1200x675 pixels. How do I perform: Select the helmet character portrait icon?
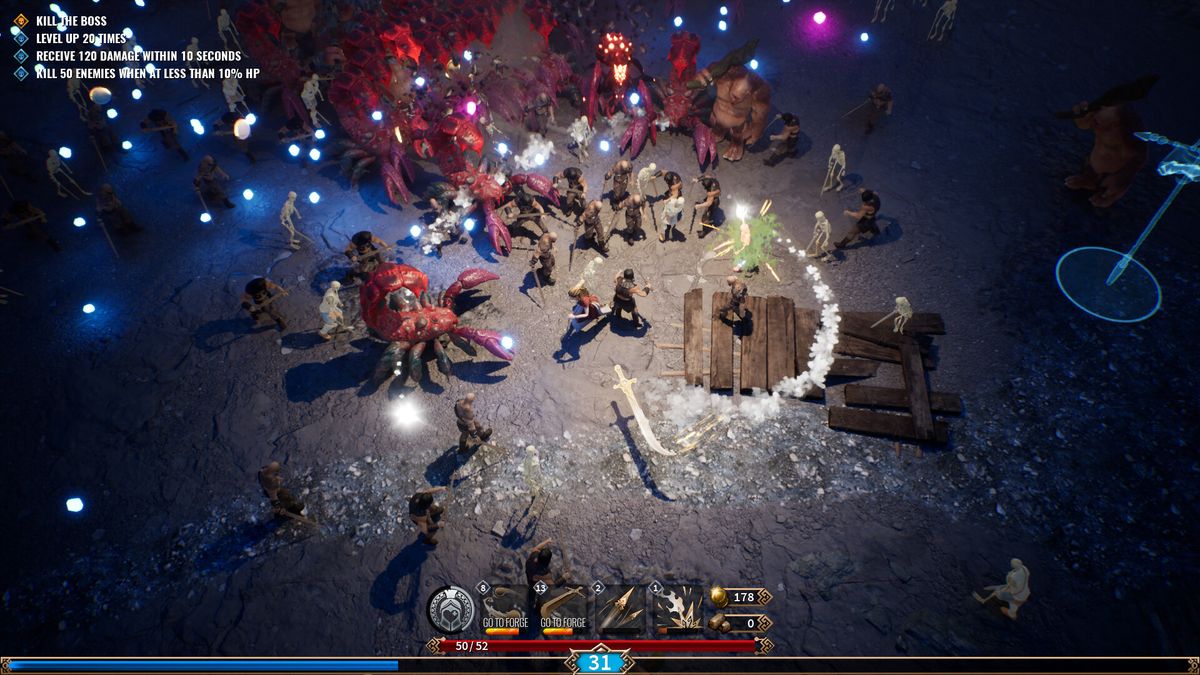(x=451, y=609)
